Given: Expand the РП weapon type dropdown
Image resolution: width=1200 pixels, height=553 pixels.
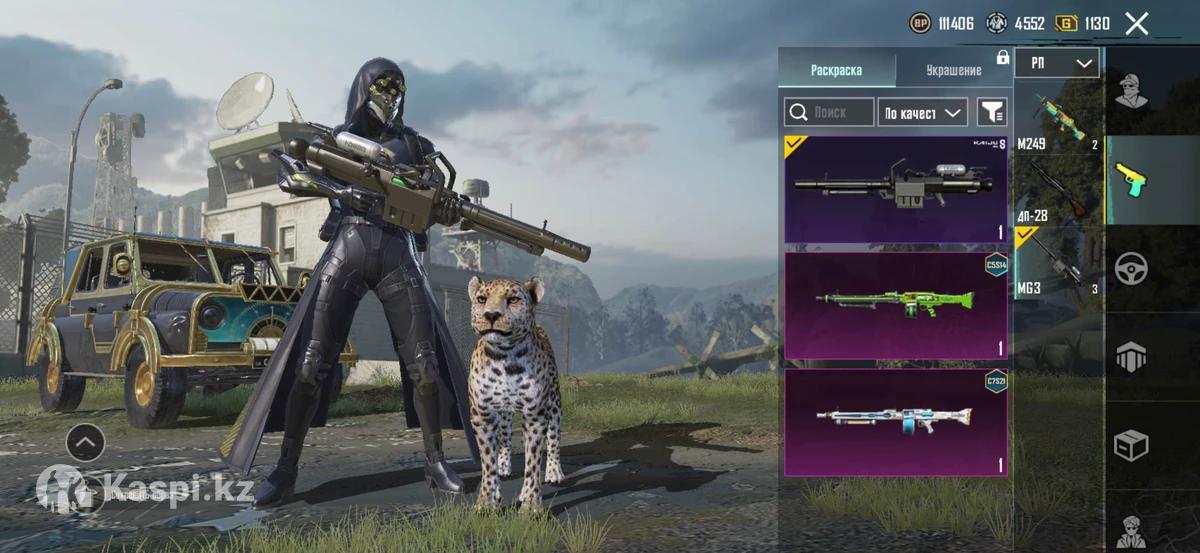Looking at the screenshot, I should tap(1057, 63).
